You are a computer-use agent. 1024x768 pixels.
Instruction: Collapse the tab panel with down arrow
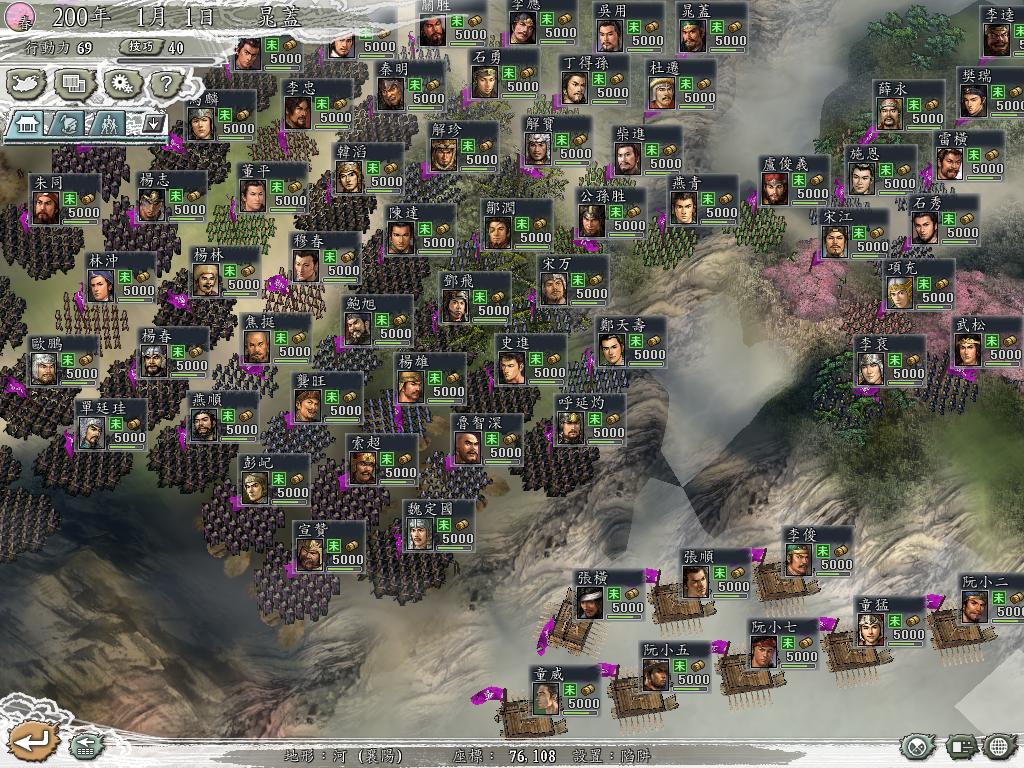coord(153,123)
